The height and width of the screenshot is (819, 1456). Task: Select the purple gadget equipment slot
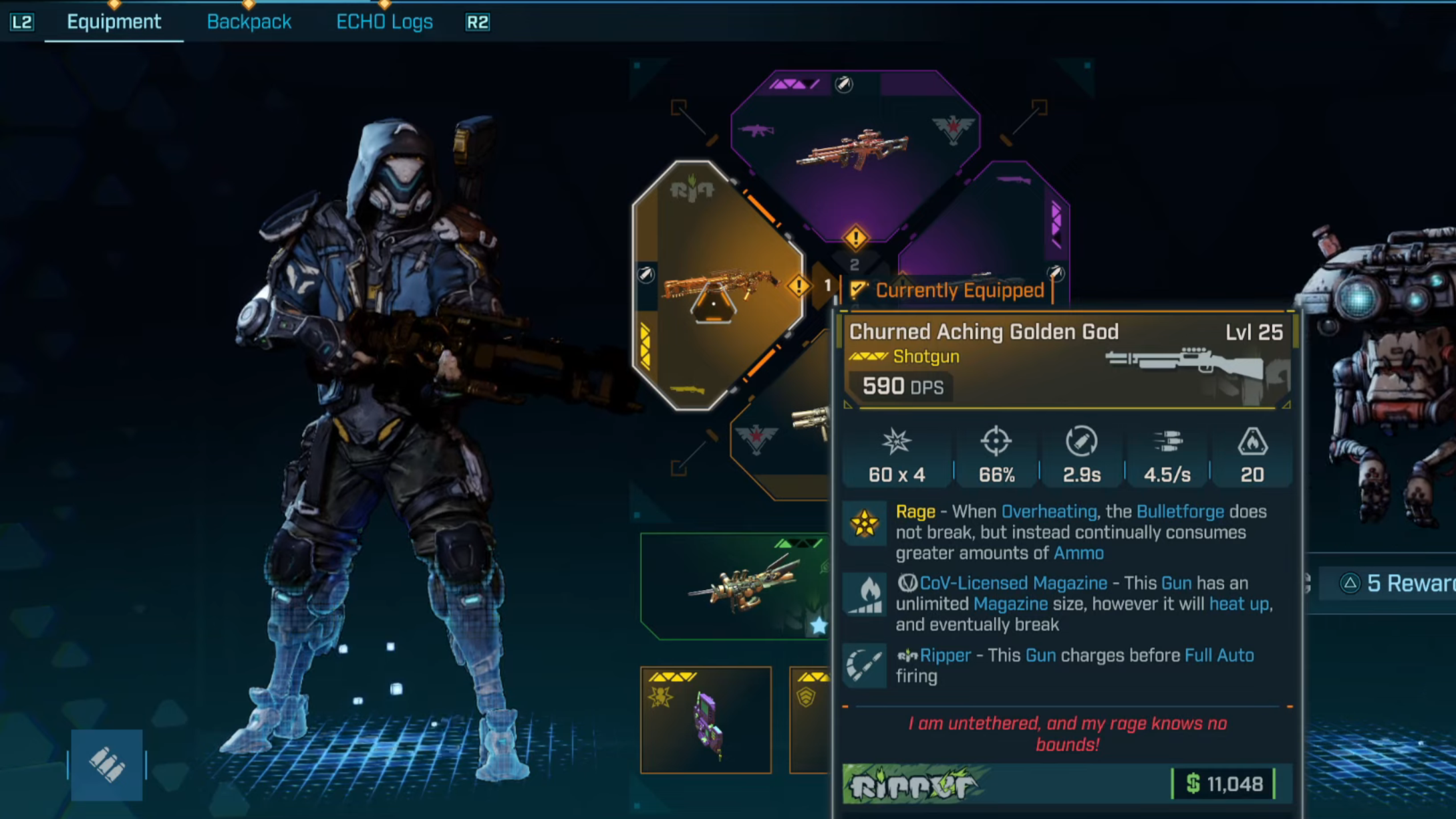click(x=706, y=721)
